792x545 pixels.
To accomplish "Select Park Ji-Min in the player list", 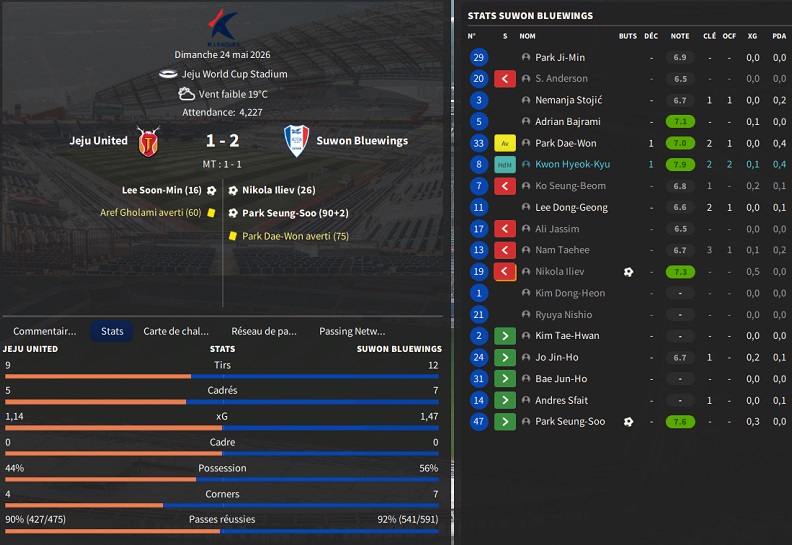I will click(560, 58).
